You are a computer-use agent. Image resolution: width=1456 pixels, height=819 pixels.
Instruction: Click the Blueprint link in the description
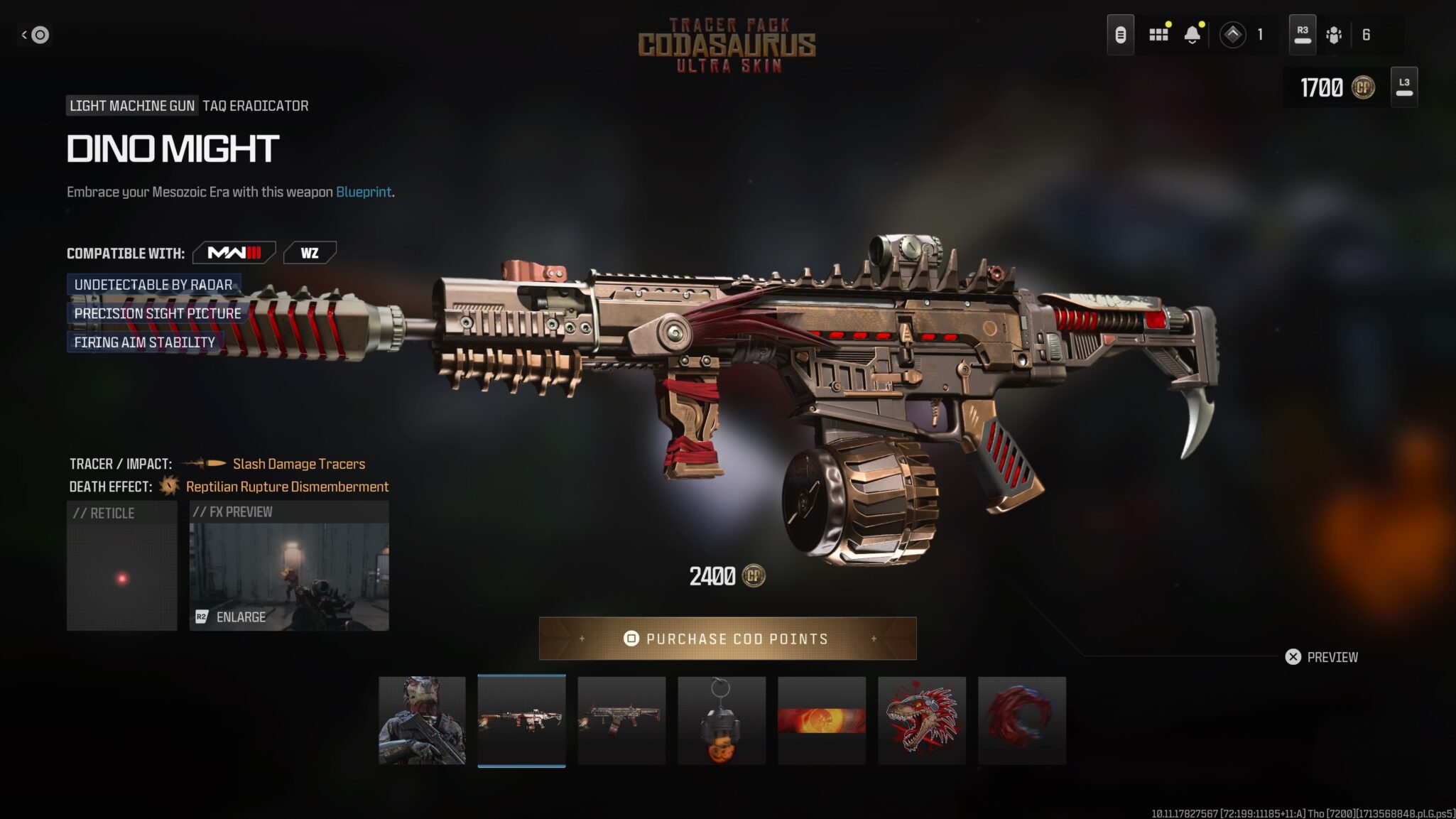pyautogui.click(x=363, y=192)
